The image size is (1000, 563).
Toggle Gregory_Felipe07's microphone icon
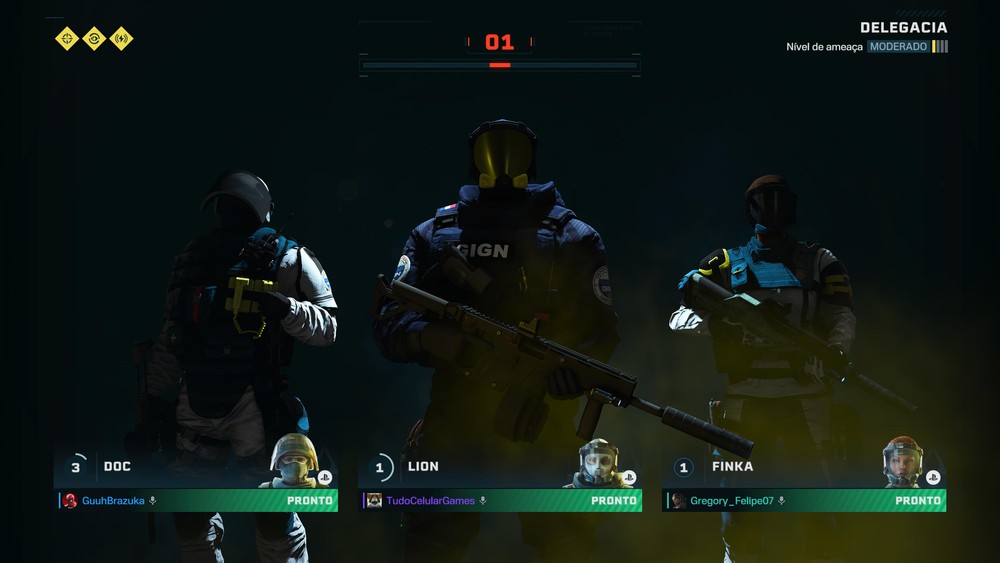(782, 501)
